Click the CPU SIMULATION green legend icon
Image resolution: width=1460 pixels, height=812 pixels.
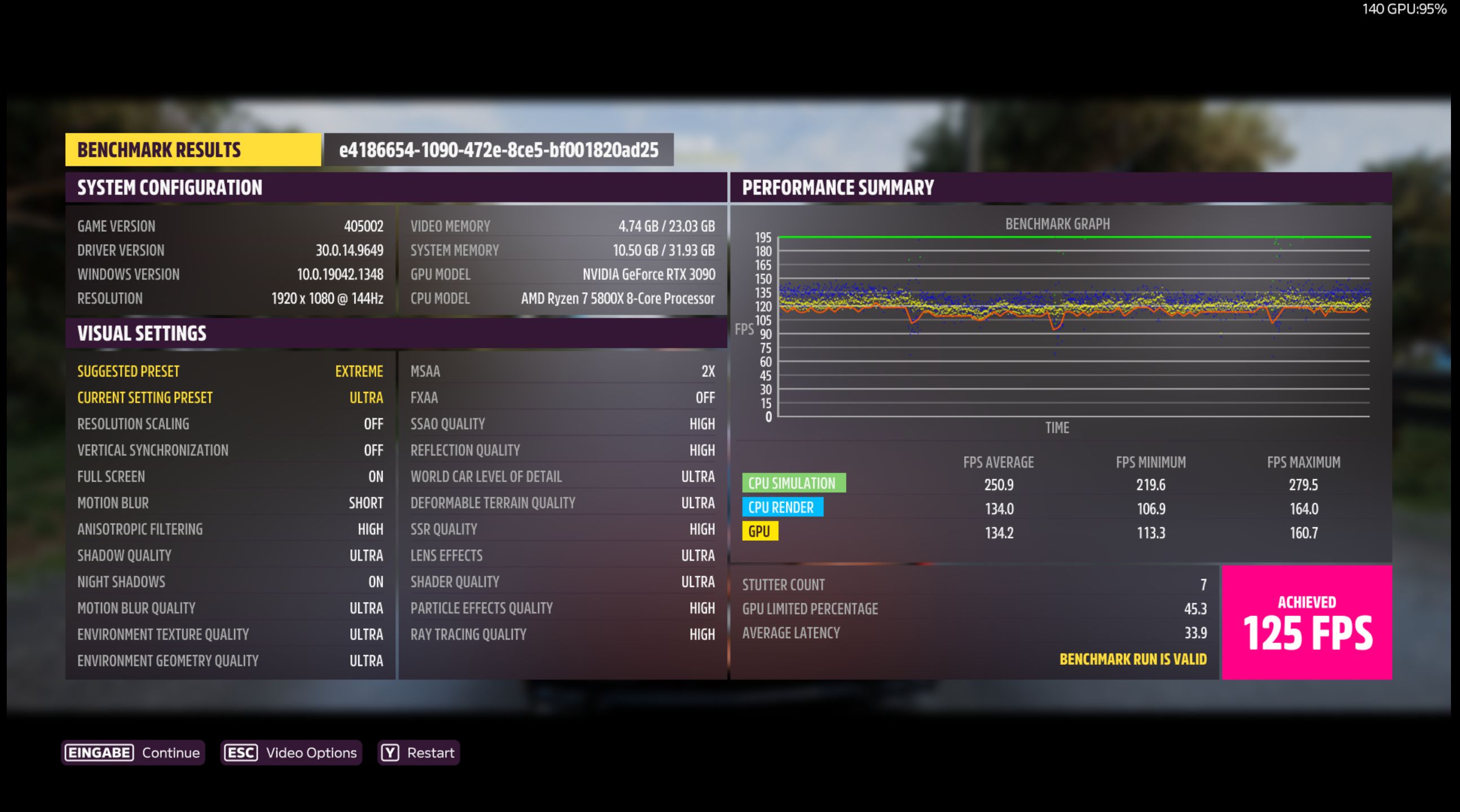click(x=795, y=483)
